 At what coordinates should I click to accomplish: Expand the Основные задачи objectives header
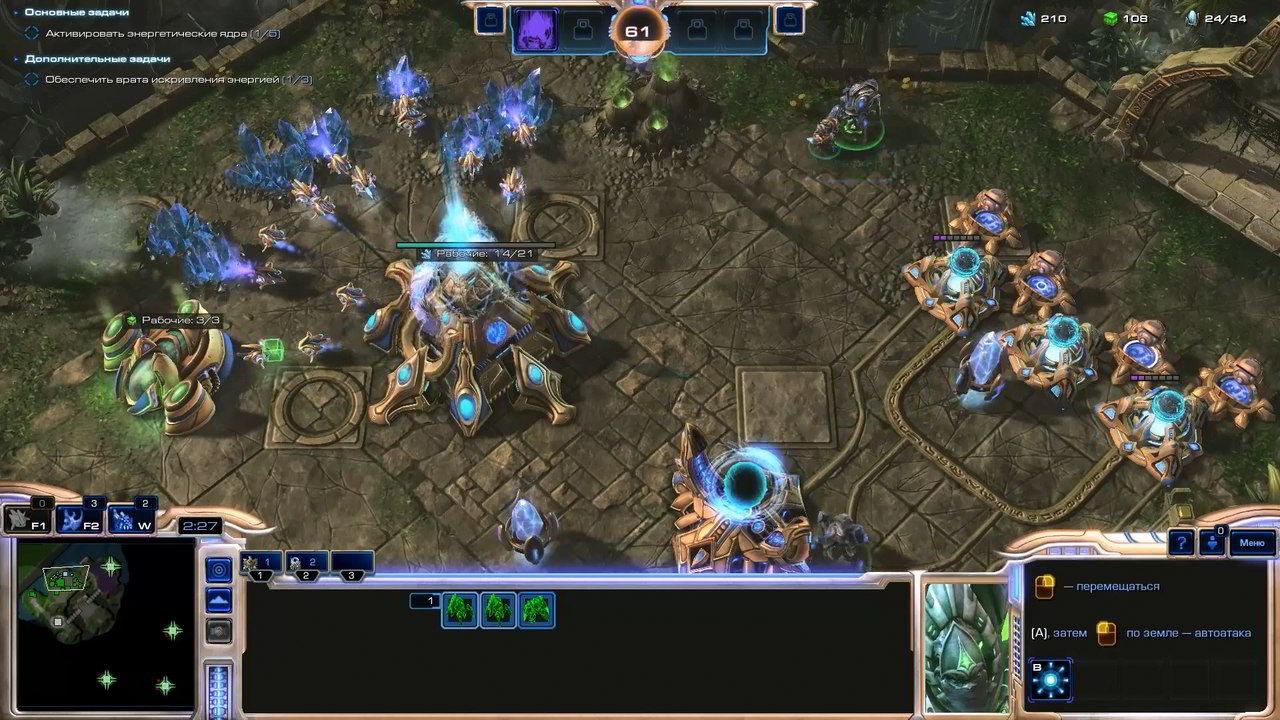pos(76,12)
